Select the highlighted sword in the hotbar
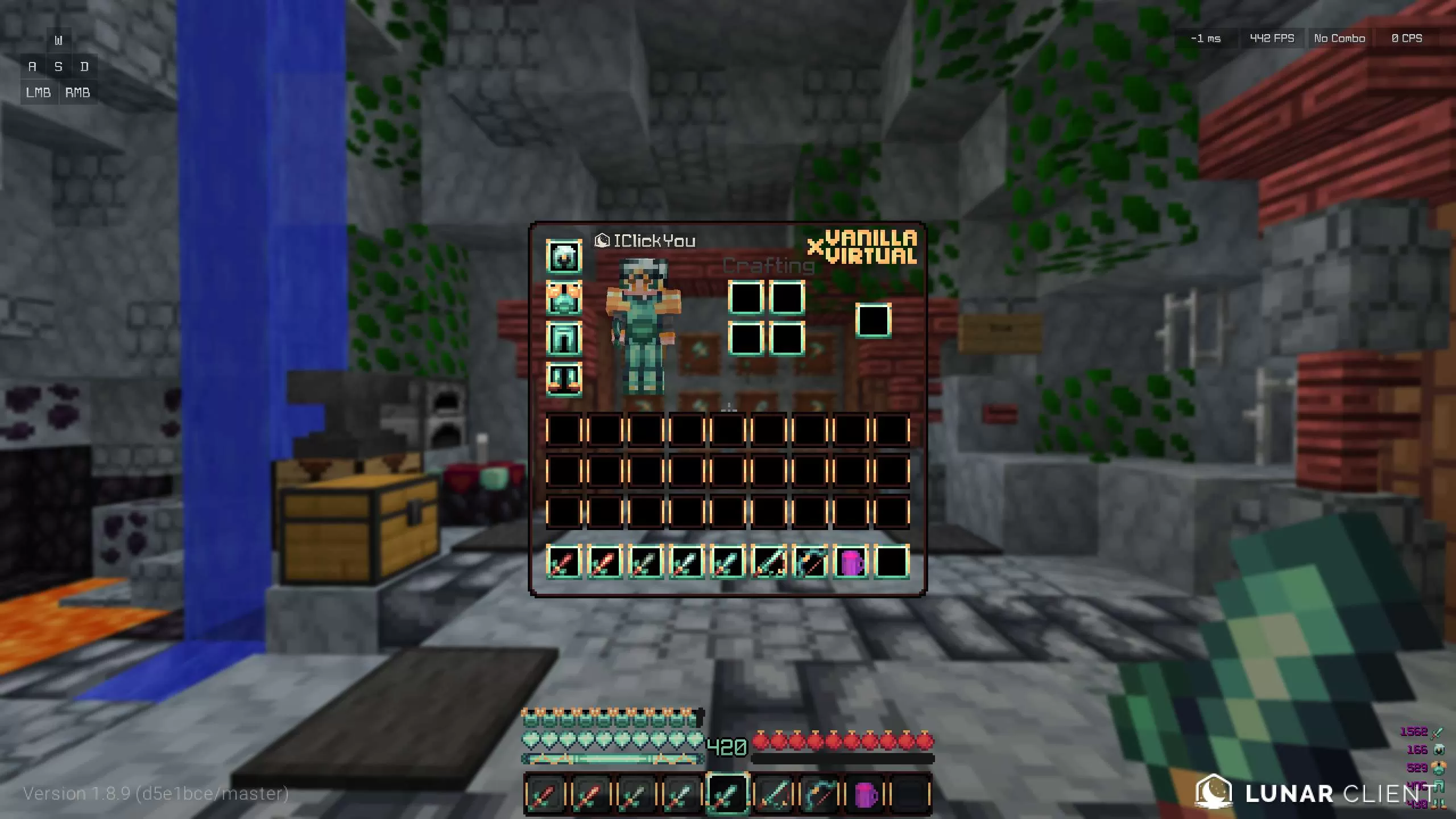This screenshot has width=1456, height=819. click(729, 792)
